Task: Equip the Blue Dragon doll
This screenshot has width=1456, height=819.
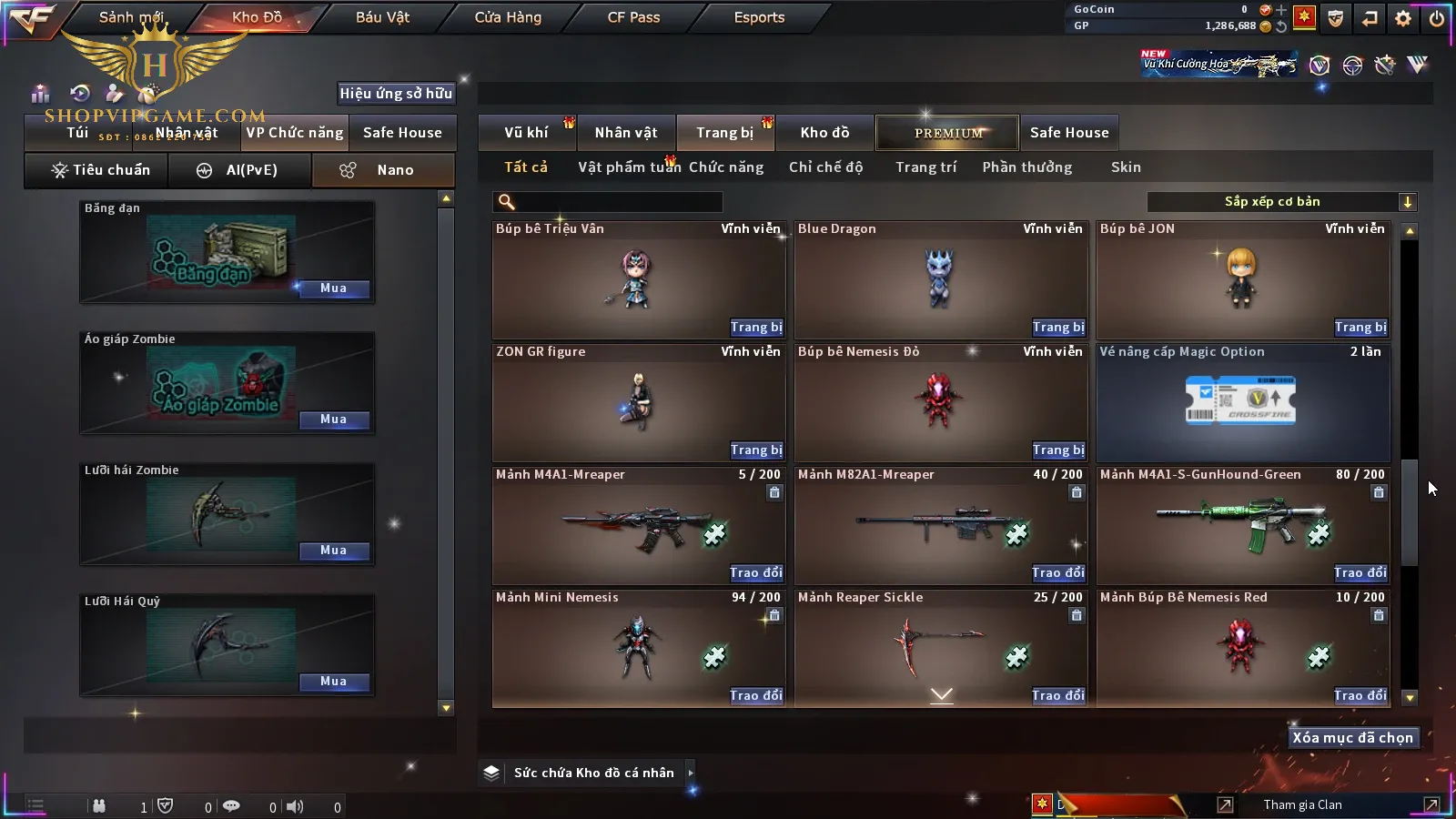Action: click(1057, 328)
